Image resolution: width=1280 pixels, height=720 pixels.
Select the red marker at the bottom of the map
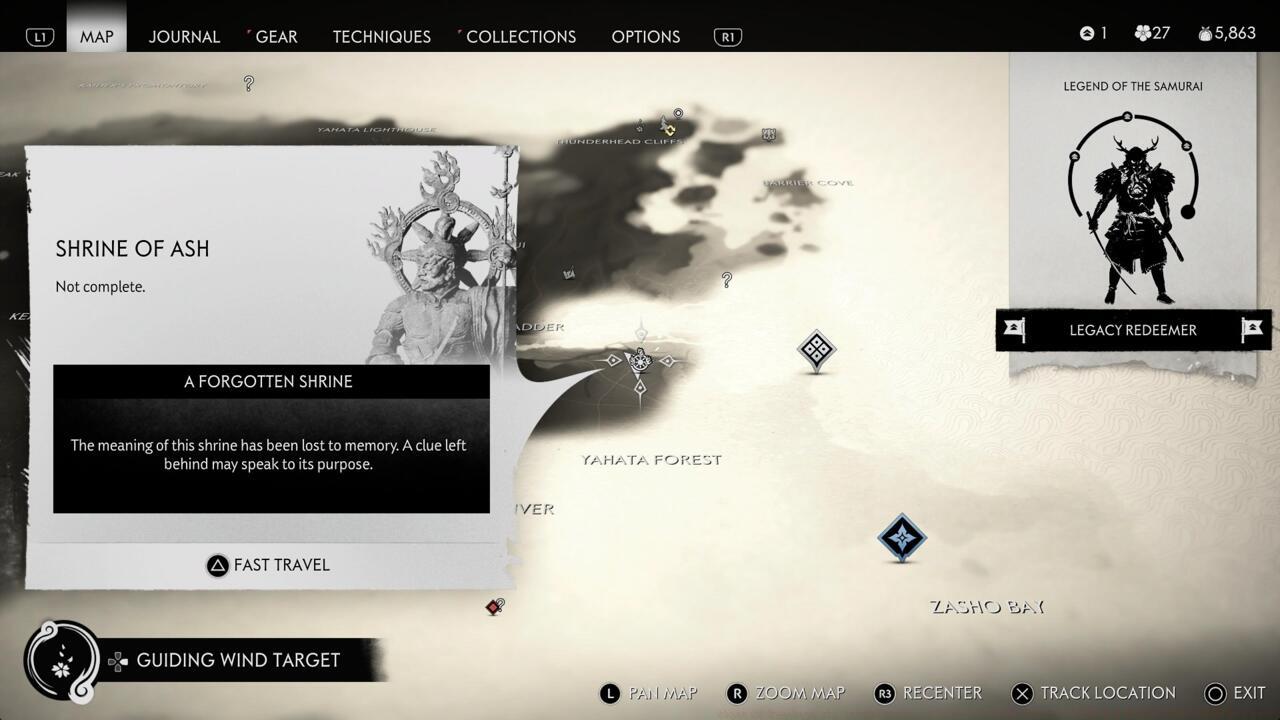coord(492,606)
